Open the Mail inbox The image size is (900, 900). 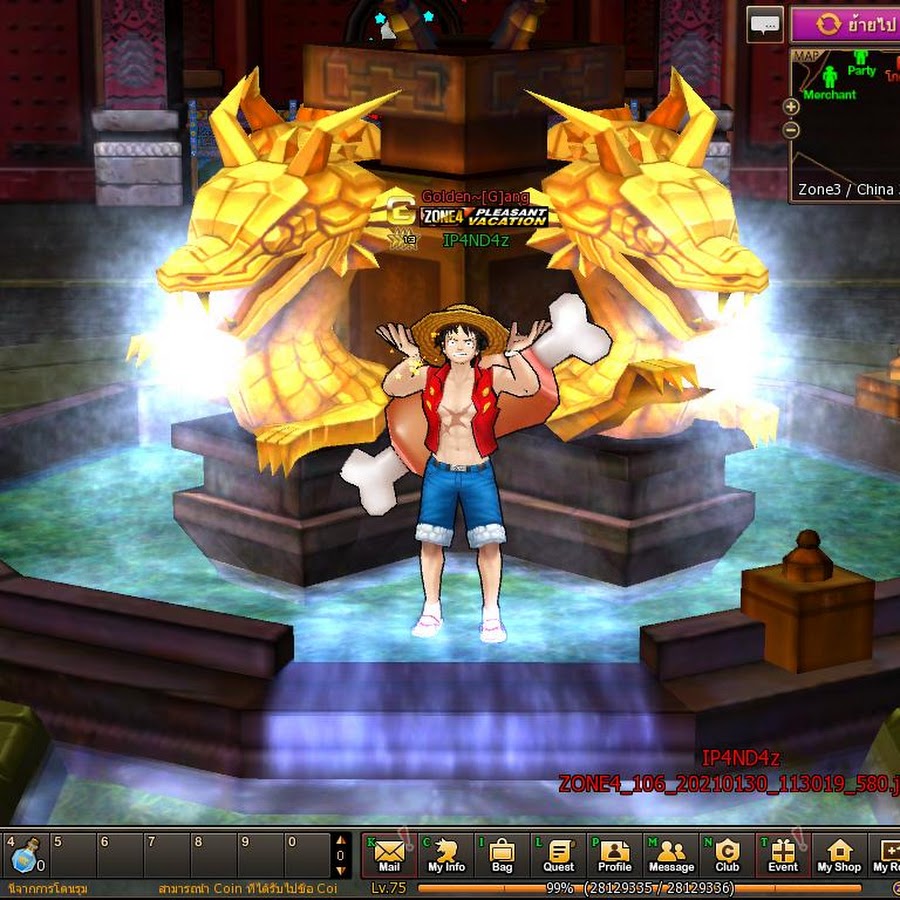tap(389, 855)
